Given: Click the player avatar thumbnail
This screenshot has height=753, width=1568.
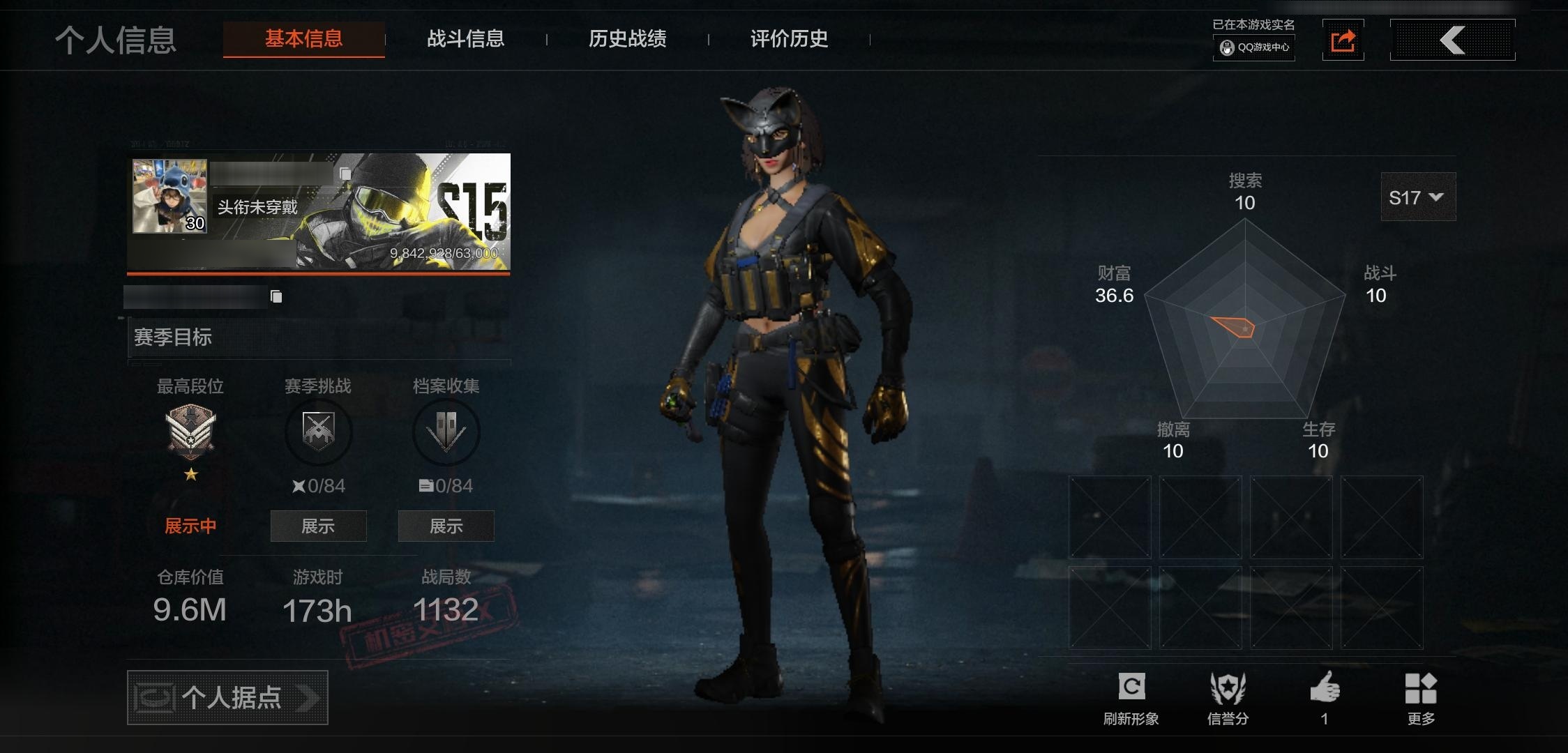Looking at the screenshot, I should (169, 196).
